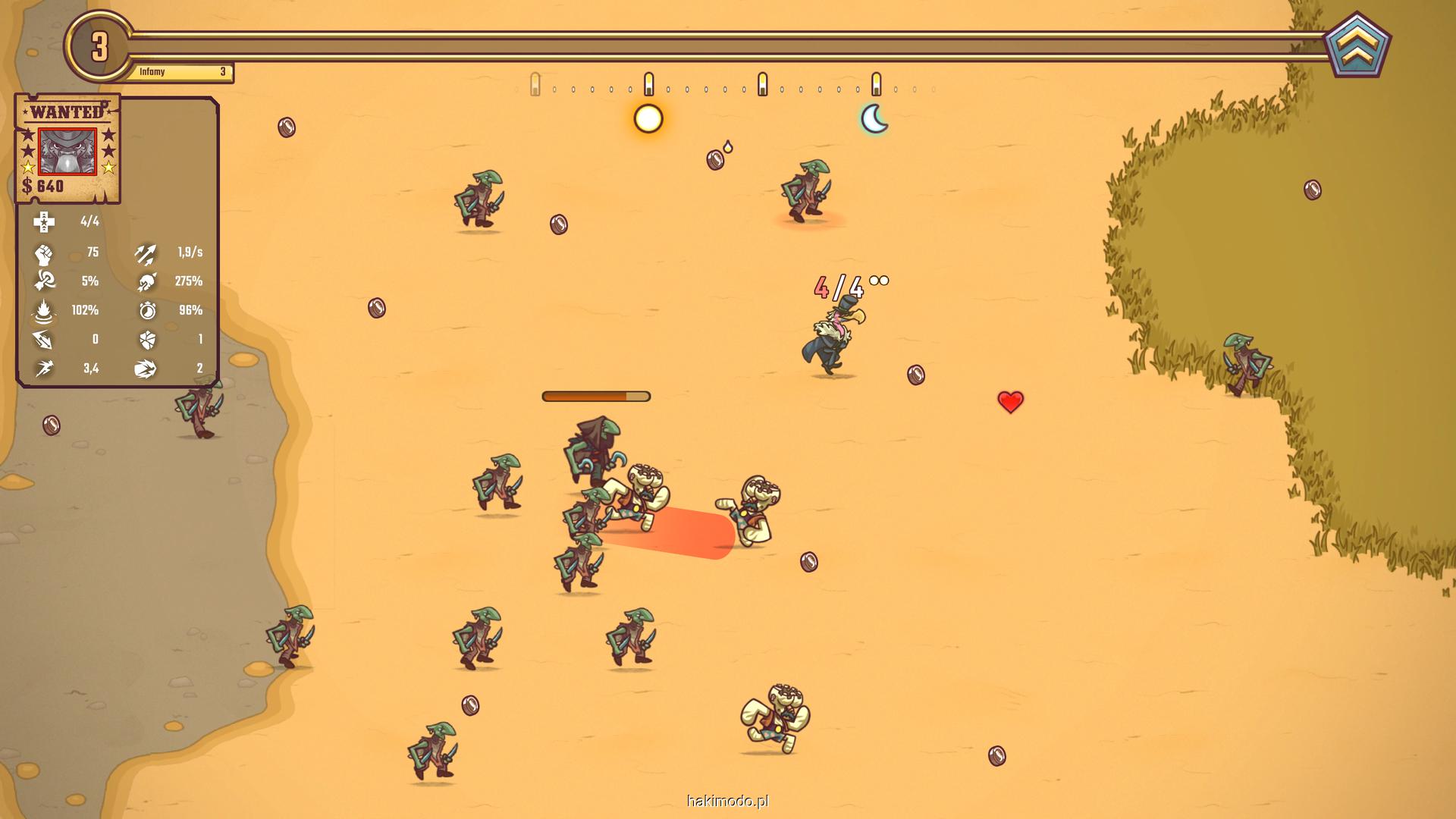Click the crescent moon night-phase icon
Image resolution: width=1456 pixels, height=819 pixels.
click(x=874, y=119)
